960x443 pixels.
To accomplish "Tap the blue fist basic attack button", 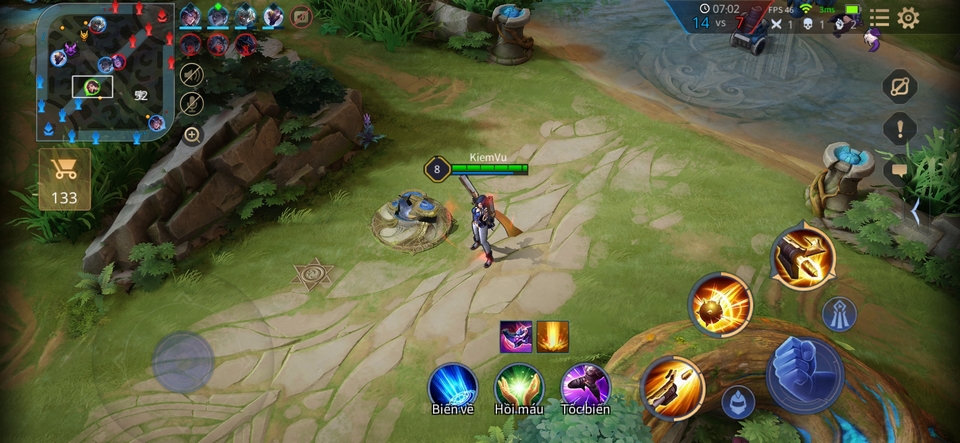I will pyautogui.click(x=805, y=374).
